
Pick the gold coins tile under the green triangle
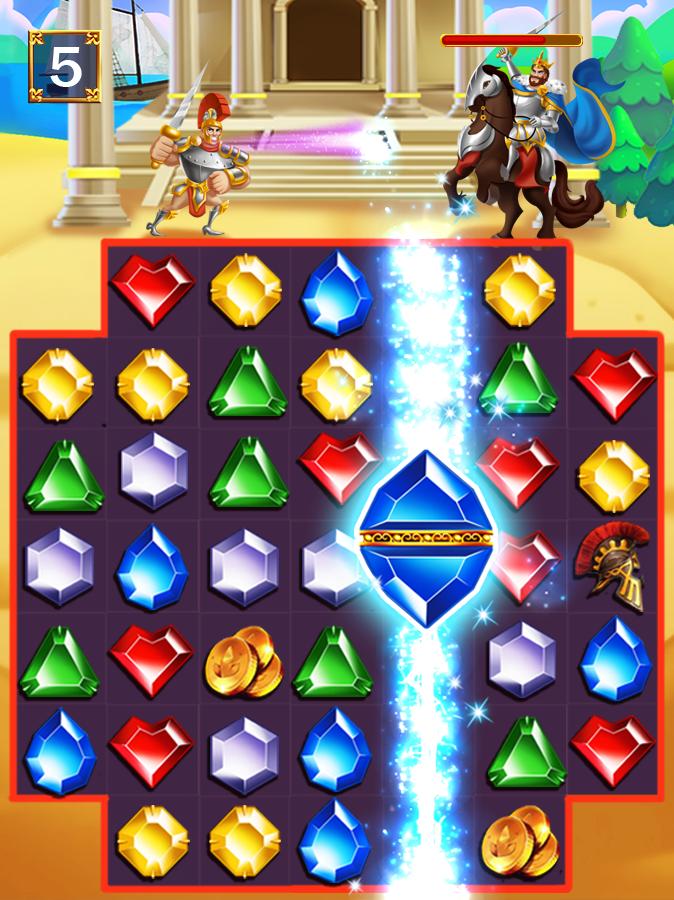coord(519,840)
